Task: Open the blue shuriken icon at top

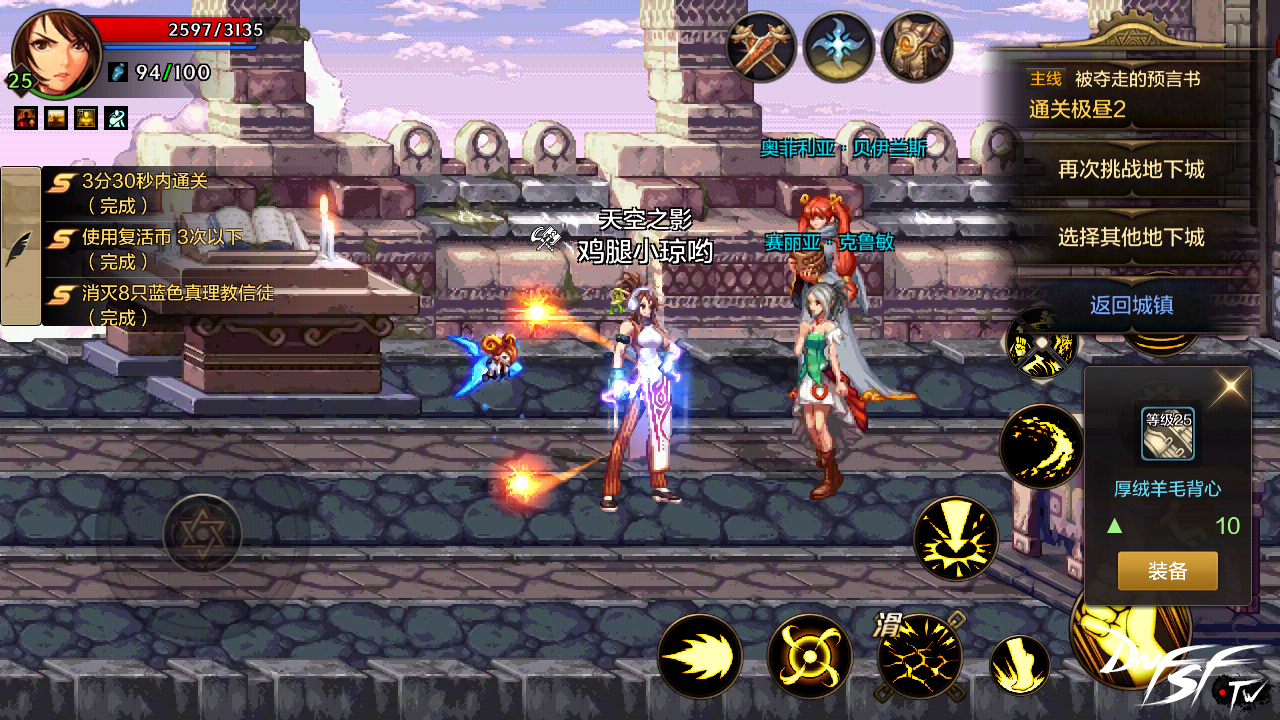Action: (x=839, y=47)
